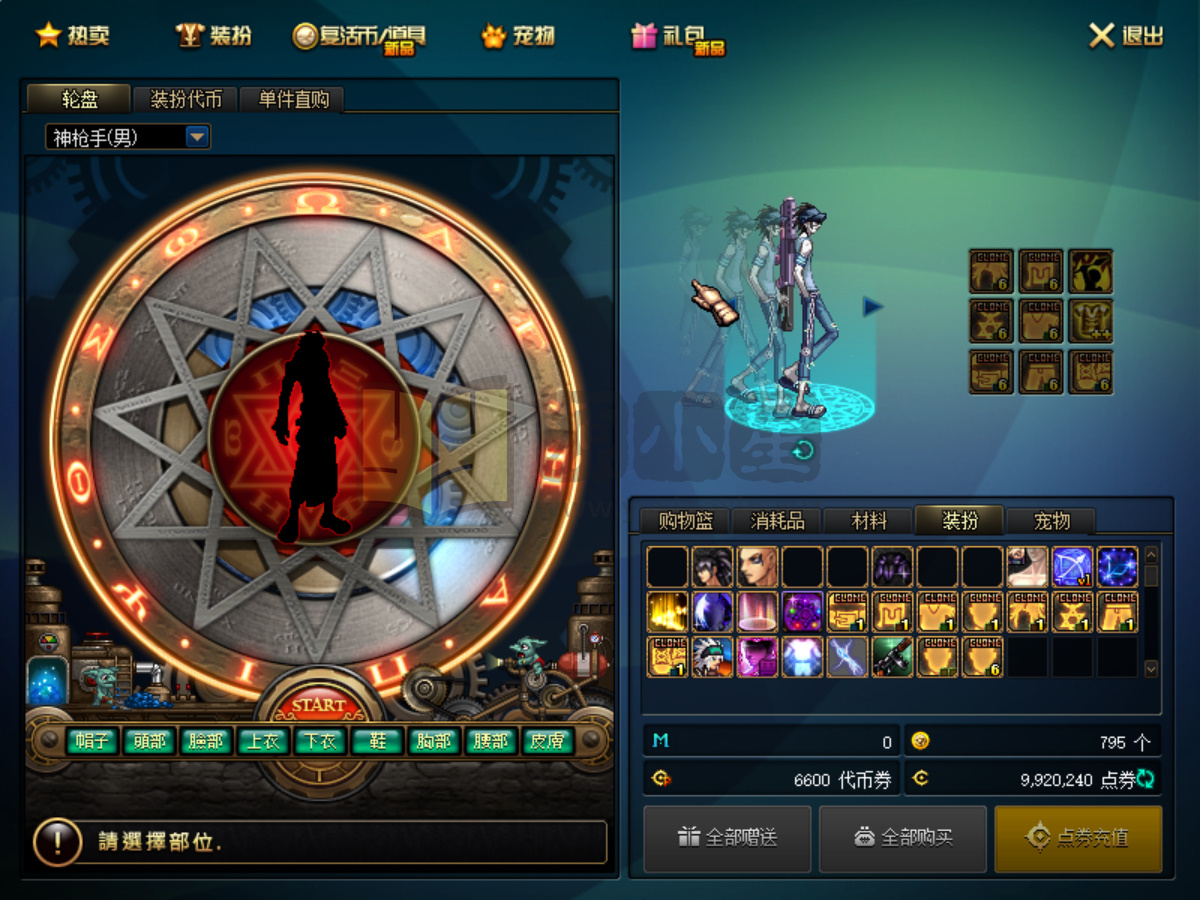Open the 复活币/道具 items menu

click(360, 37)
